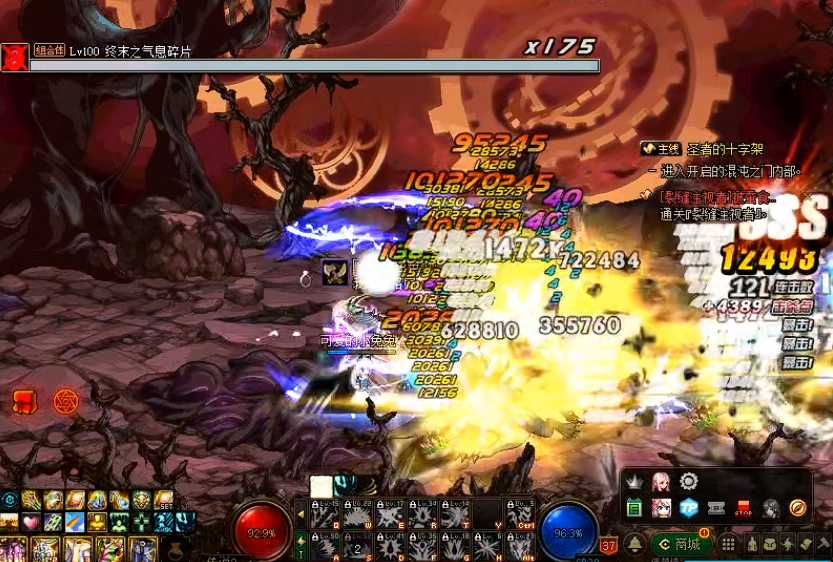Screen dimensions: 833x562
Task: Click the orange swirl icon on left
Action: (65, 402)
